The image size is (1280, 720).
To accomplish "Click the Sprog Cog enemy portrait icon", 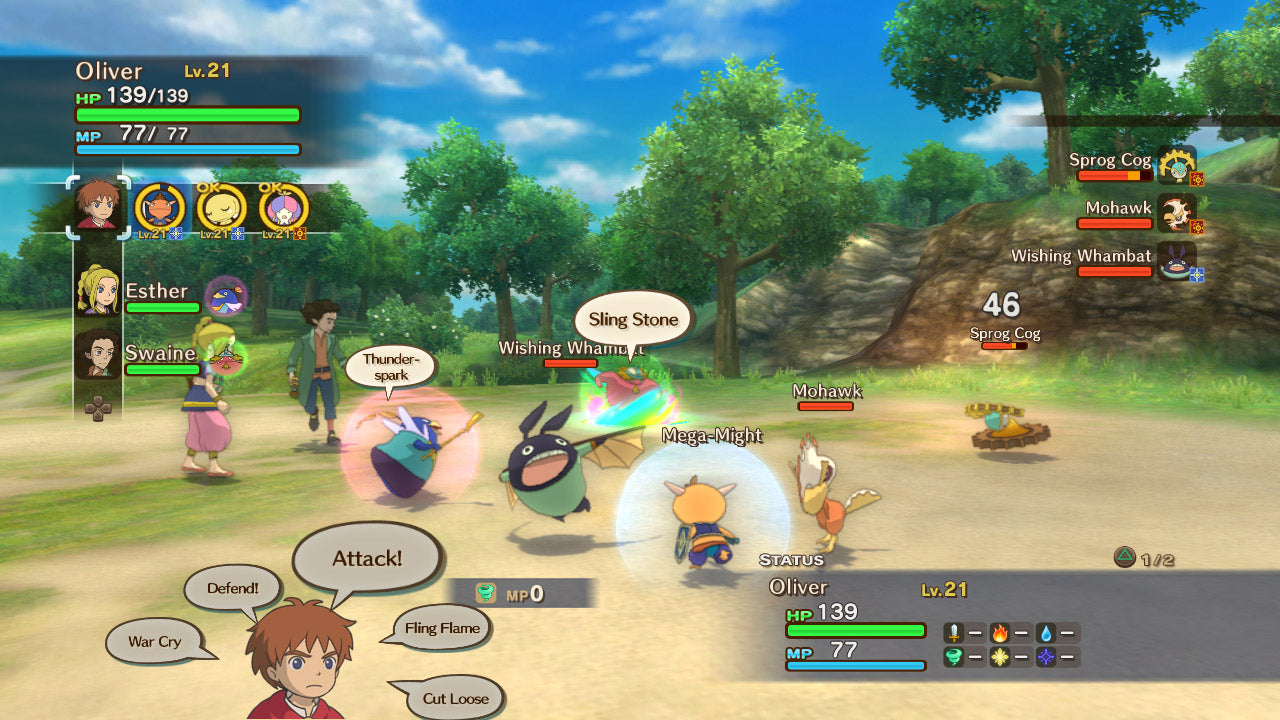I will (x=1177, y=166).
